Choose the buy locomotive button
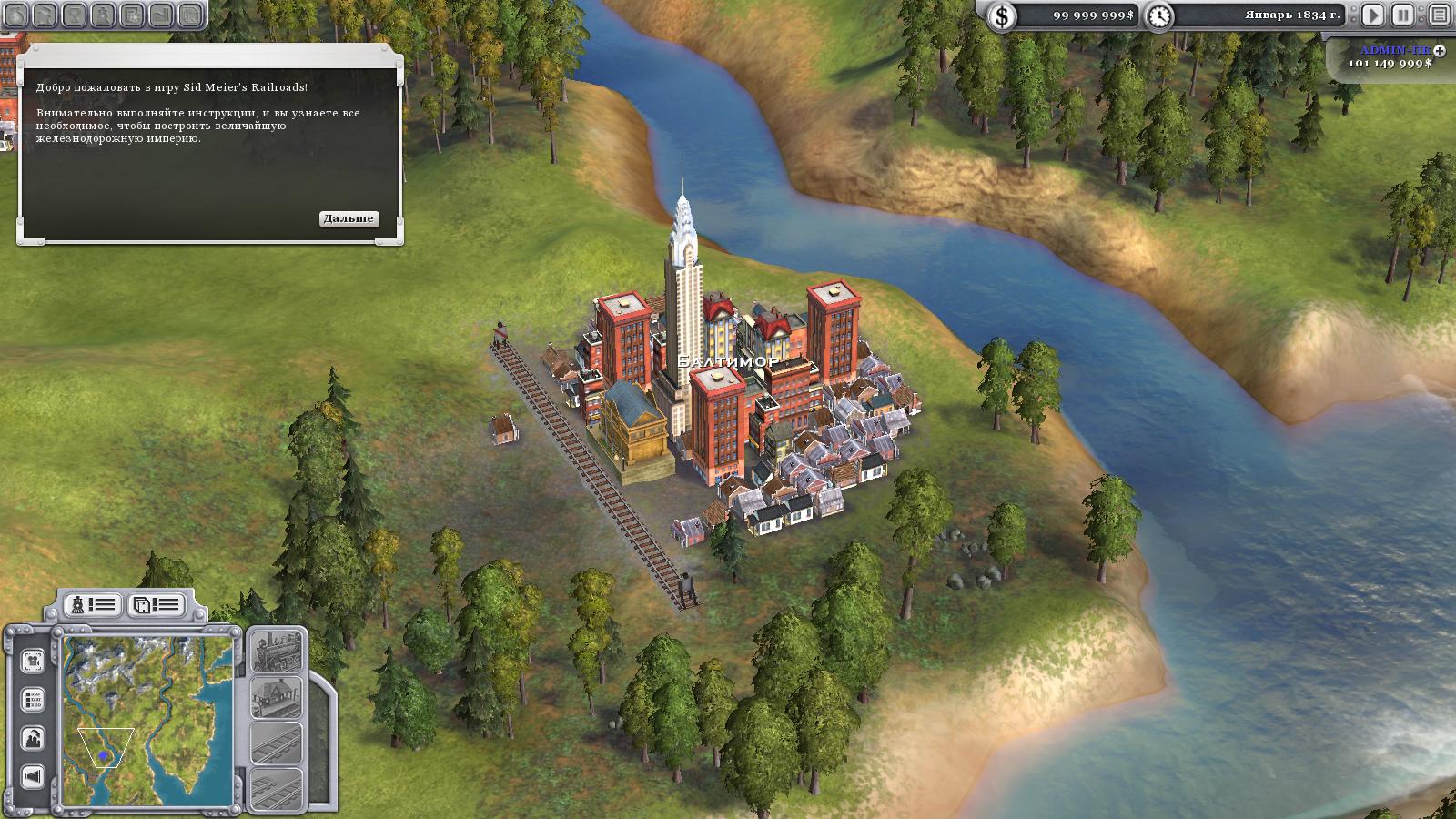This screenshot has width=1456, height=819. coord(276,652)
